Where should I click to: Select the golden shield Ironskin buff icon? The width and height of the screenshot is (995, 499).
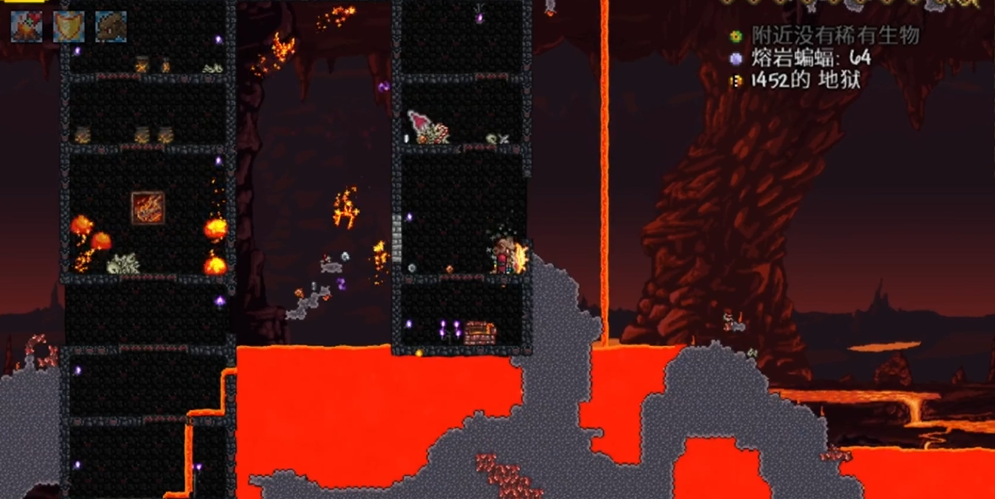pyautogui.click(x=68, y=26)
